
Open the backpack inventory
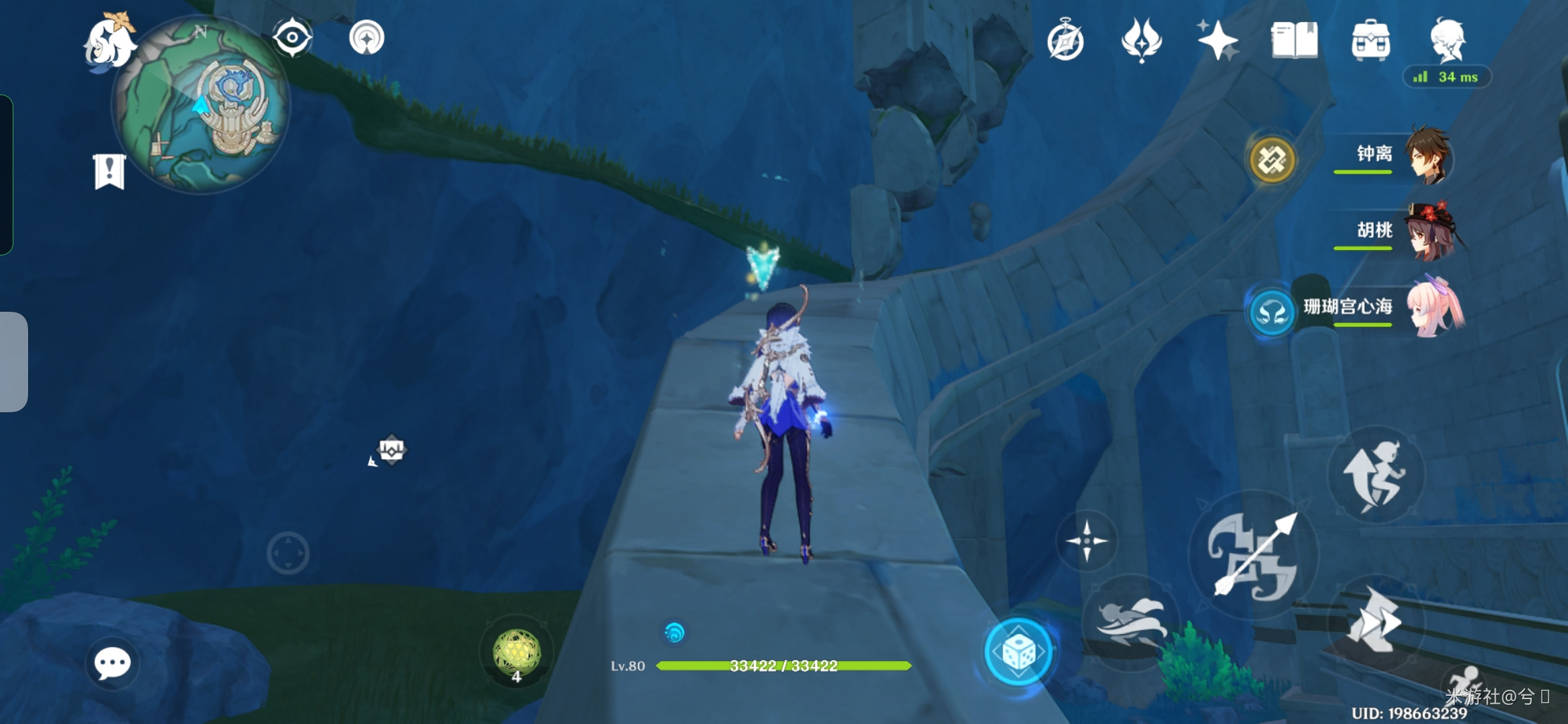point(1370,40)
